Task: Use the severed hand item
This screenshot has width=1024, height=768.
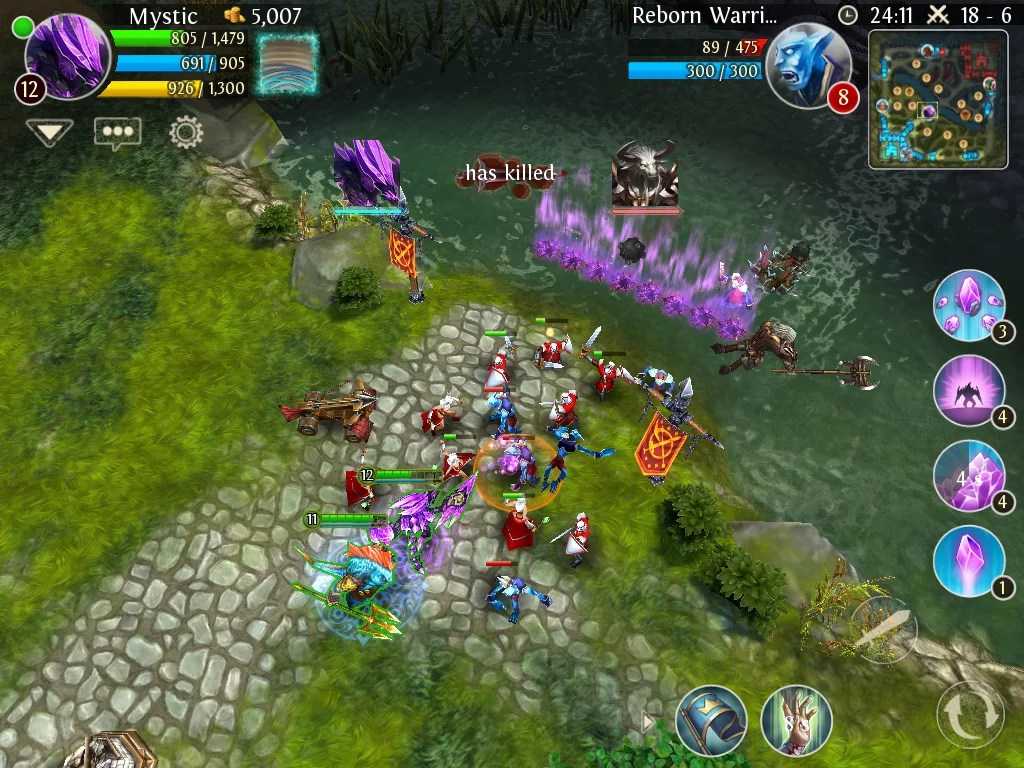Action: [x=796, y=720]
